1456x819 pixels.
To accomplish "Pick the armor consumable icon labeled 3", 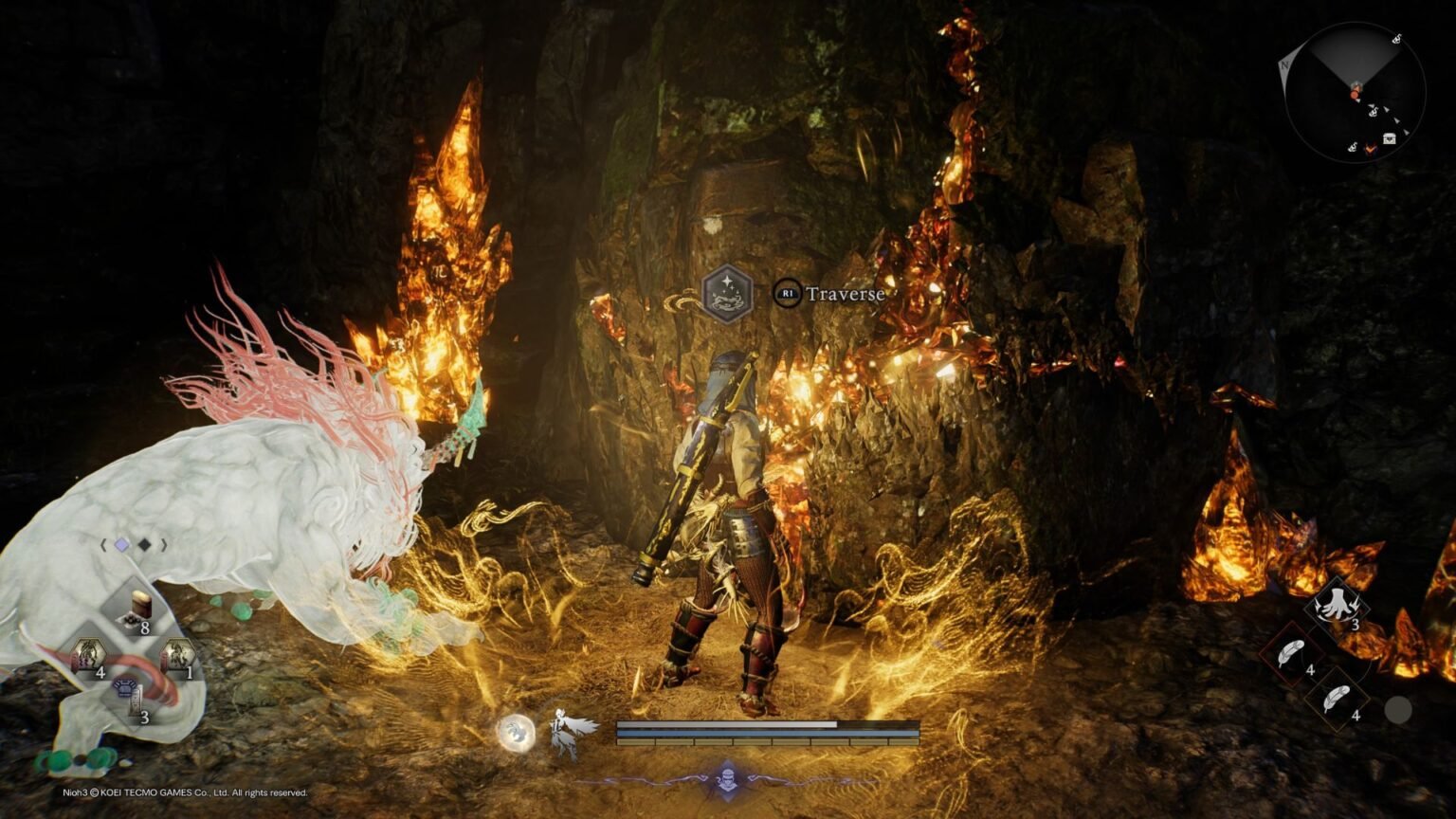I will pyautogui.click(x=125, y=694).
